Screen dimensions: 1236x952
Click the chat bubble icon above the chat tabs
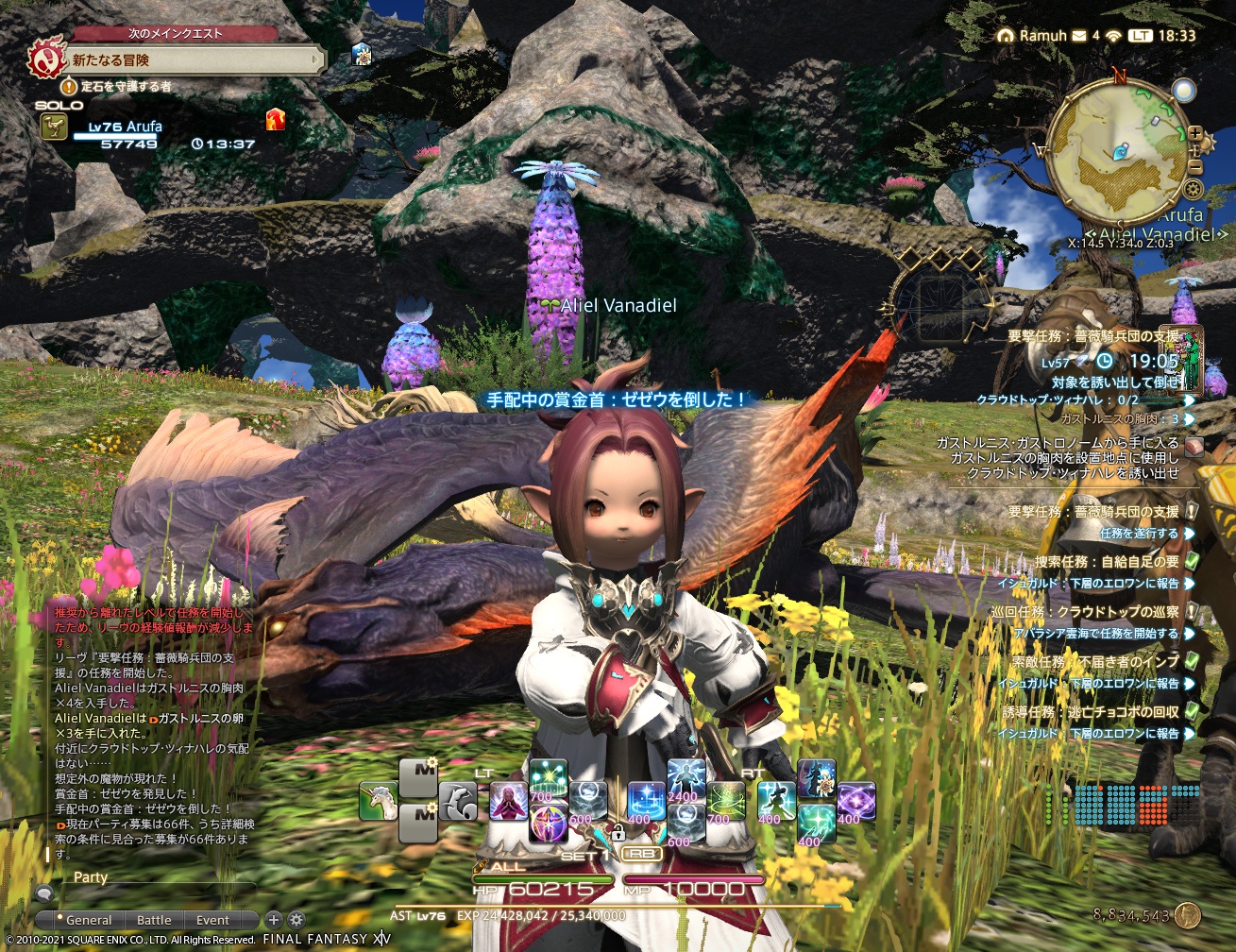[x=44, y=893]
